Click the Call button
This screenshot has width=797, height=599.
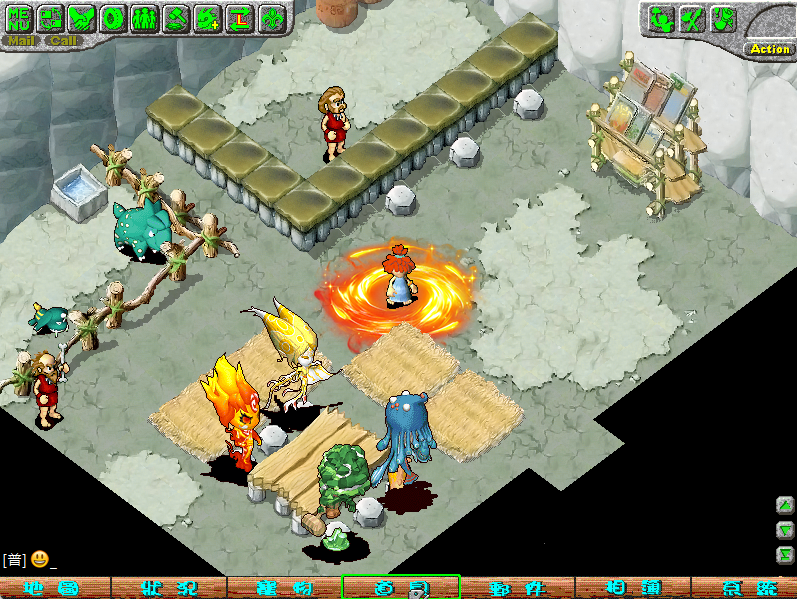click(63, 41)
